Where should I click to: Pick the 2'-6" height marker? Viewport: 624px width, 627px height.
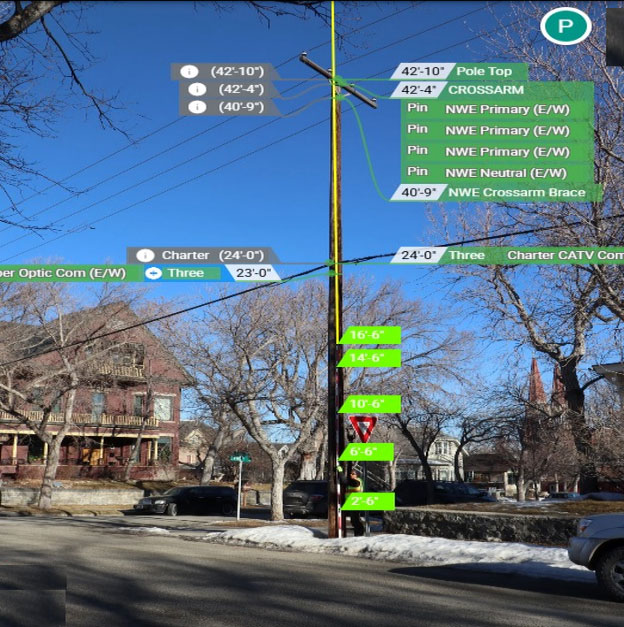(365, 501)
